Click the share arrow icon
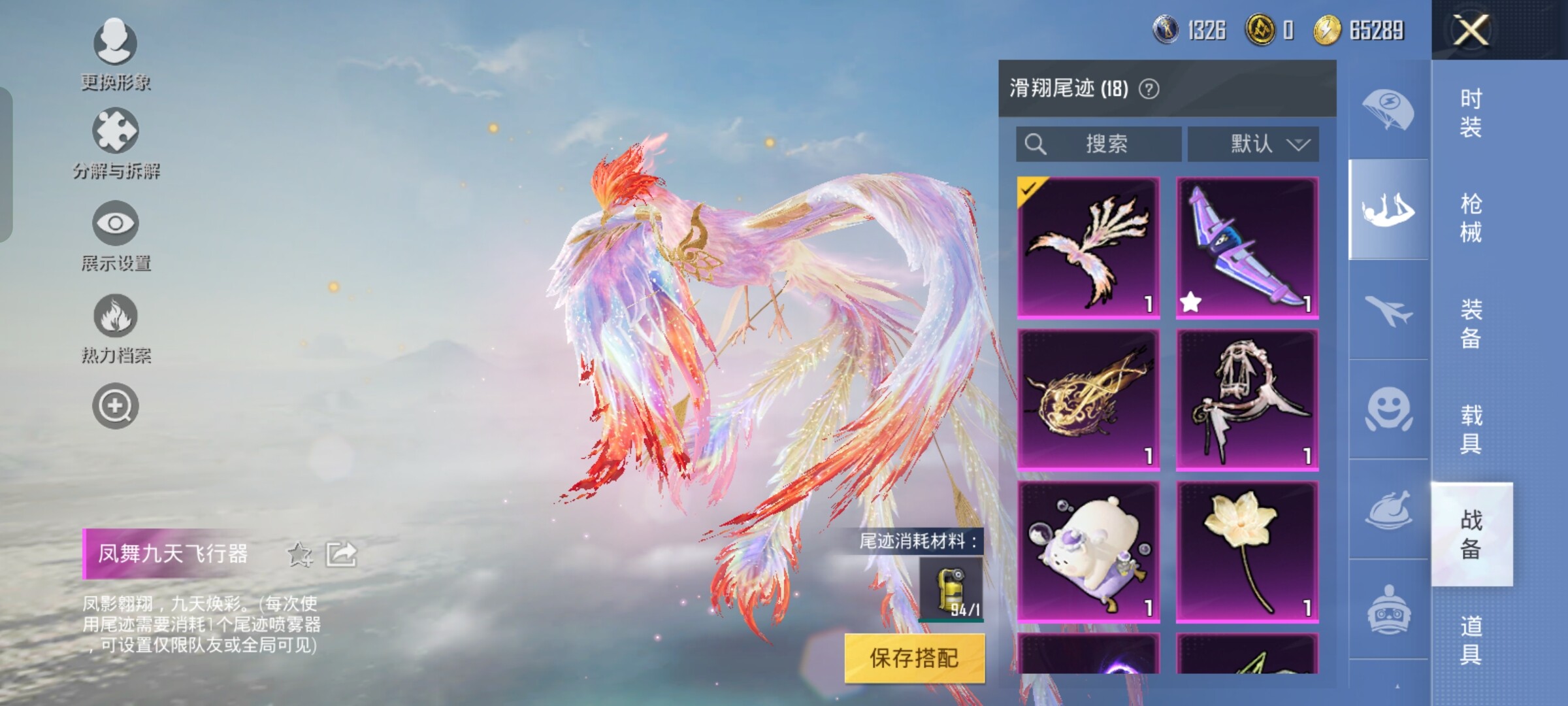The image size is (1568, 706). [342, 554]
